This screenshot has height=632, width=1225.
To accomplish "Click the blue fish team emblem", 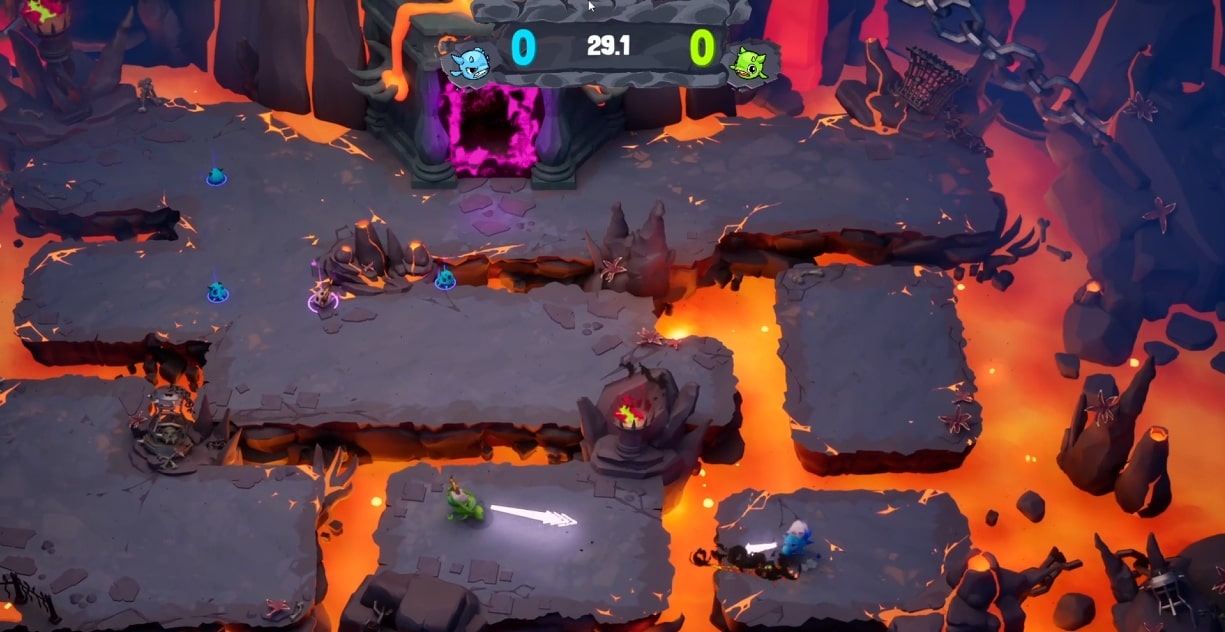I will pos(468,63).
